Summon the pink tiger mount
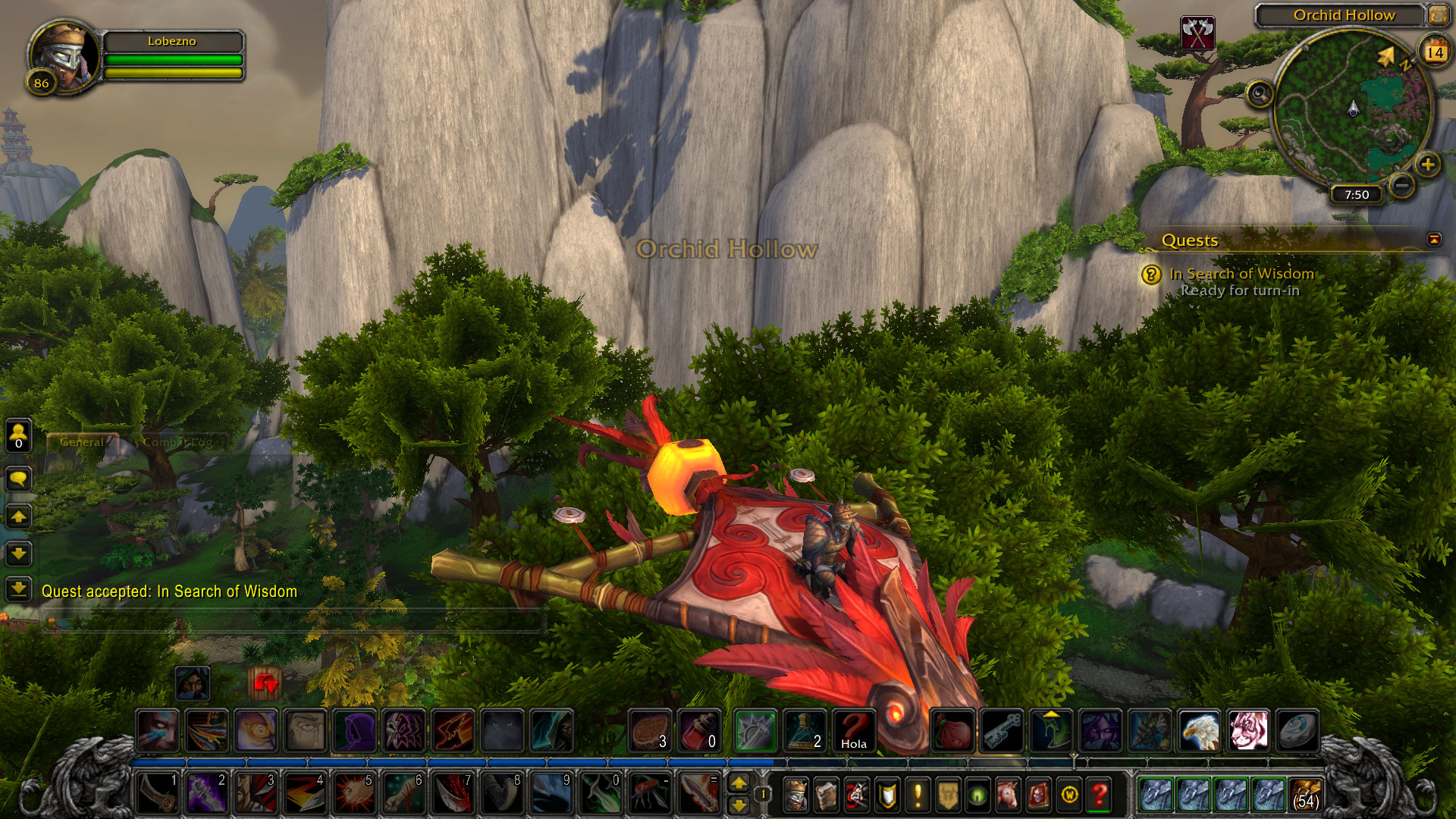 tap(1247, 731)
